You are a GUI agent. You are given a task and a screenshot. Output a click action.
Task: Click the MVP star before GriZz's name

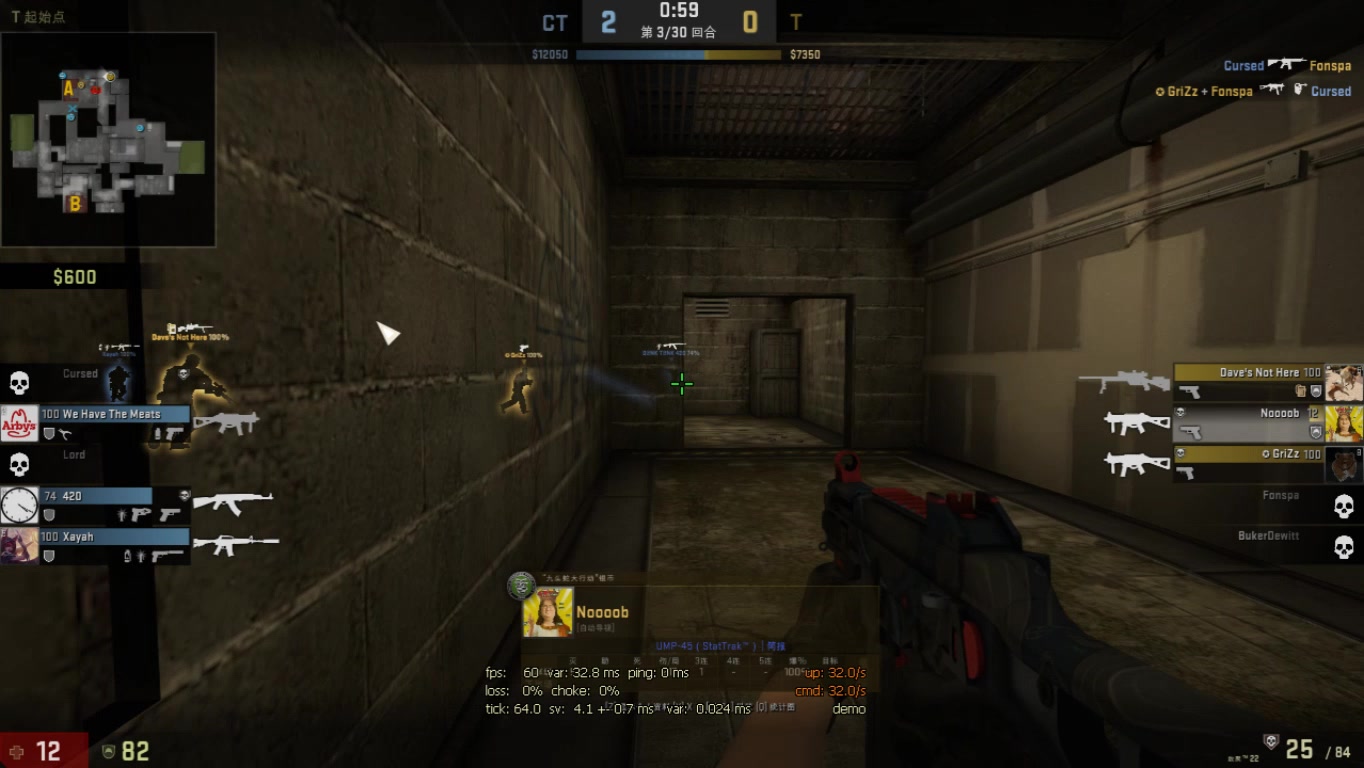1267,454
